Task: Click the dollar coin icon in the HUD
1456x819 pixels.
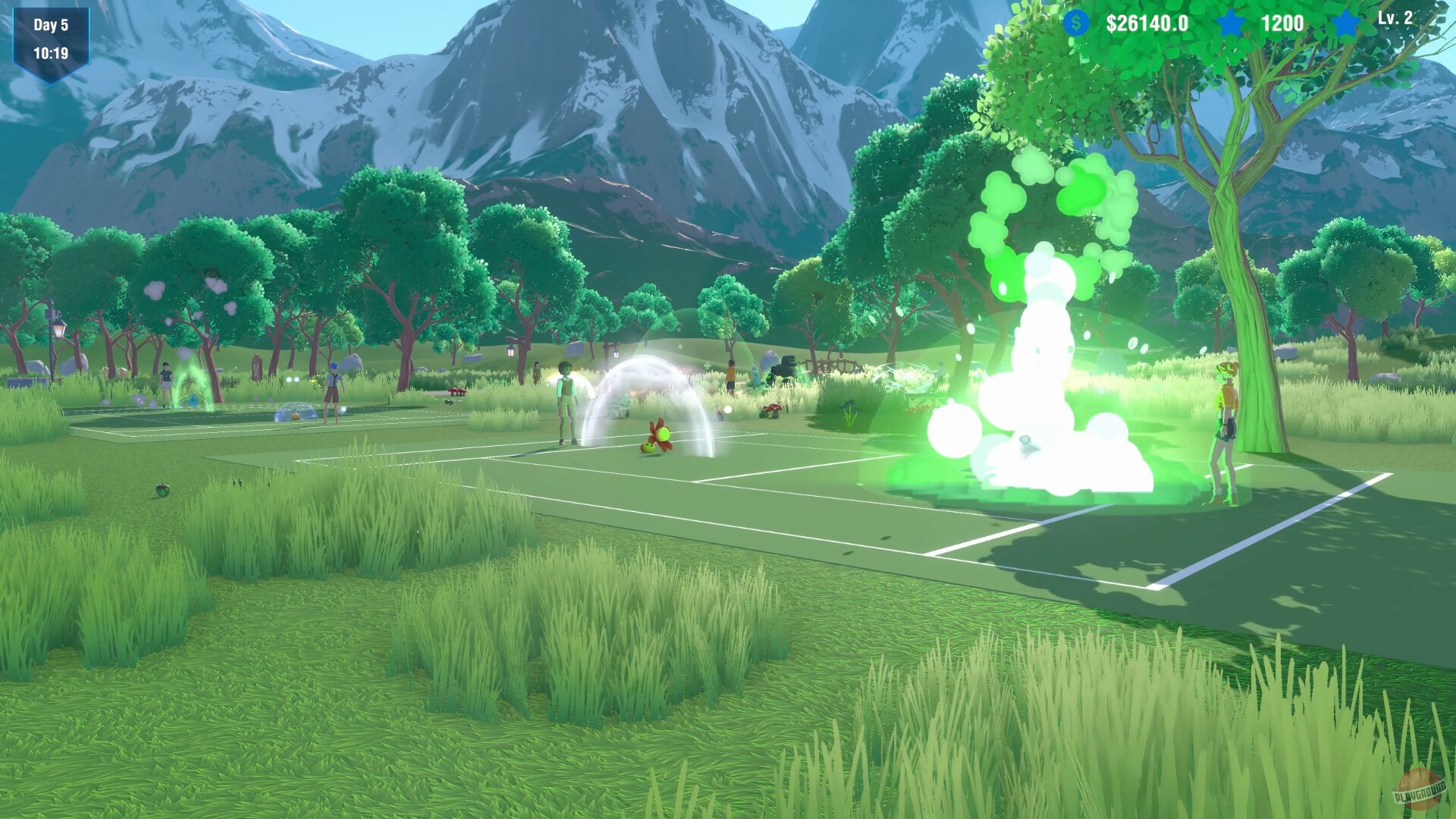Action: (1075, 24)
